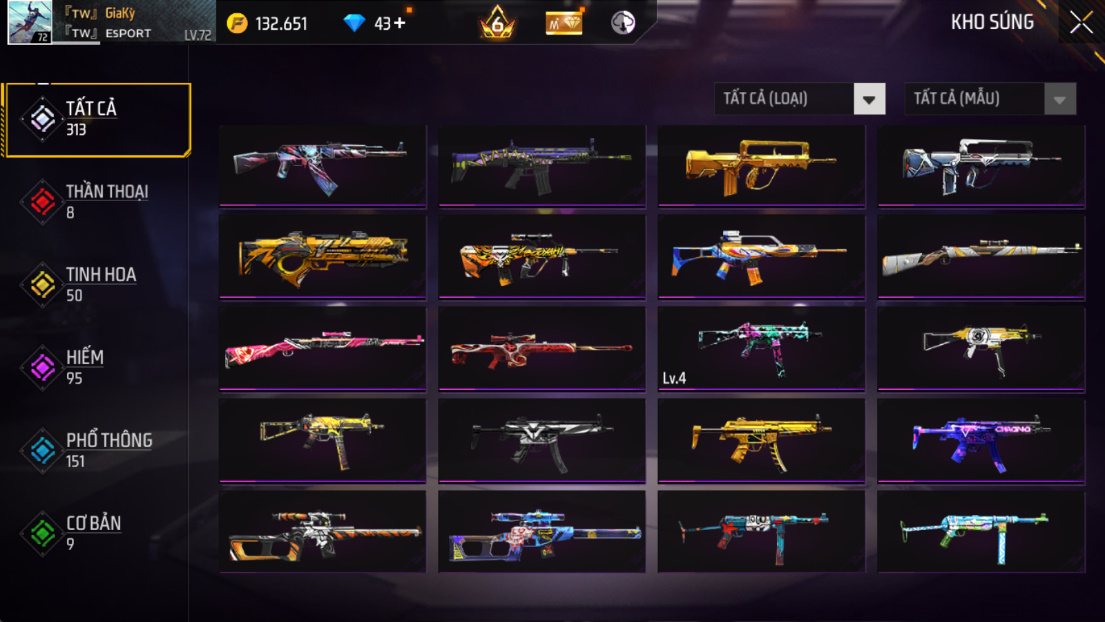Select the pink-blue AK skin thumbnail
This screenshot has width=1105, height=622.
click(322, 165)
